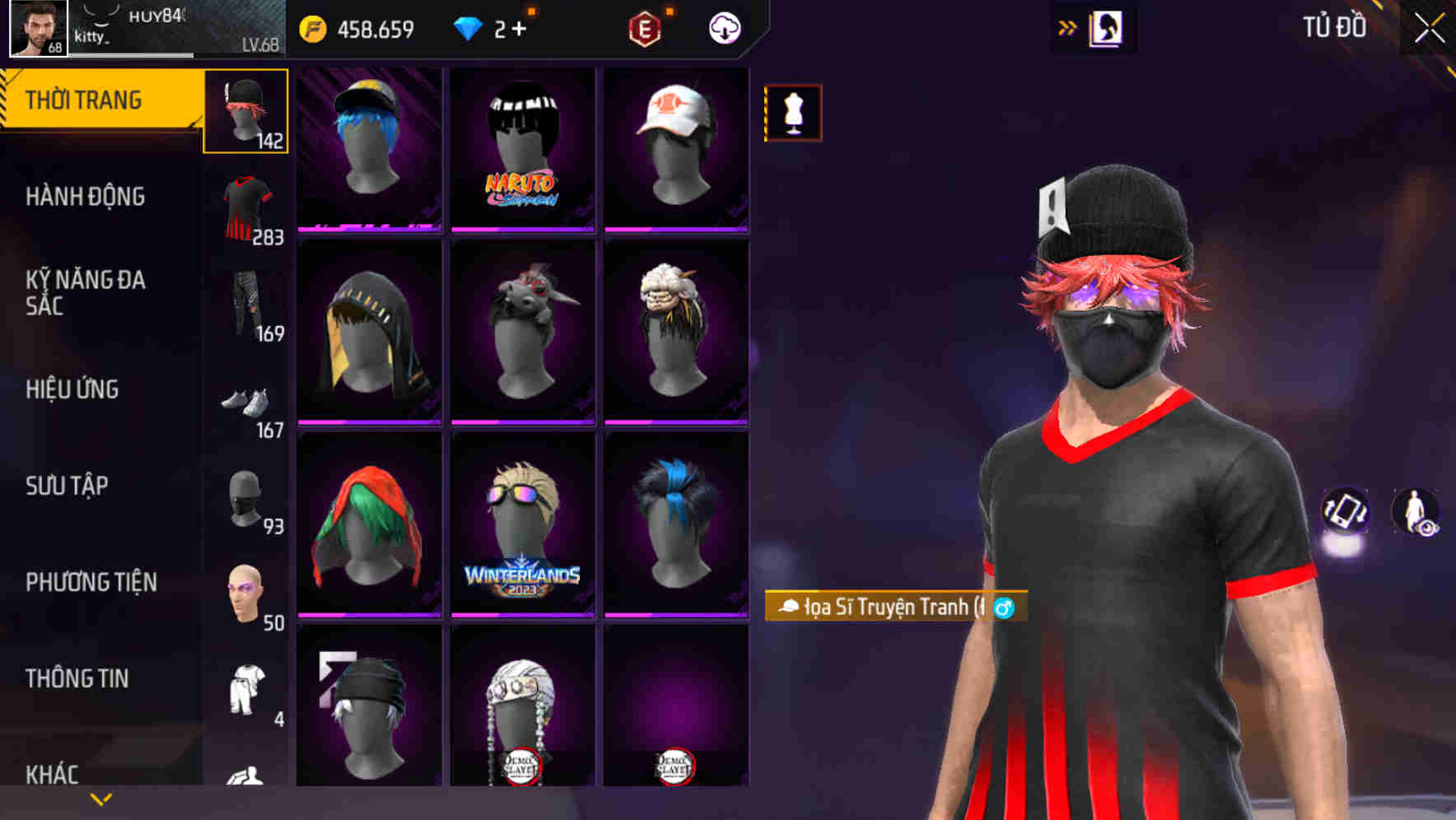Image resolution: width=1456 pixels, height=820 pixels.
Task: Click the gender symbol on the item name banner
Action: click(x=1003, y=606)
